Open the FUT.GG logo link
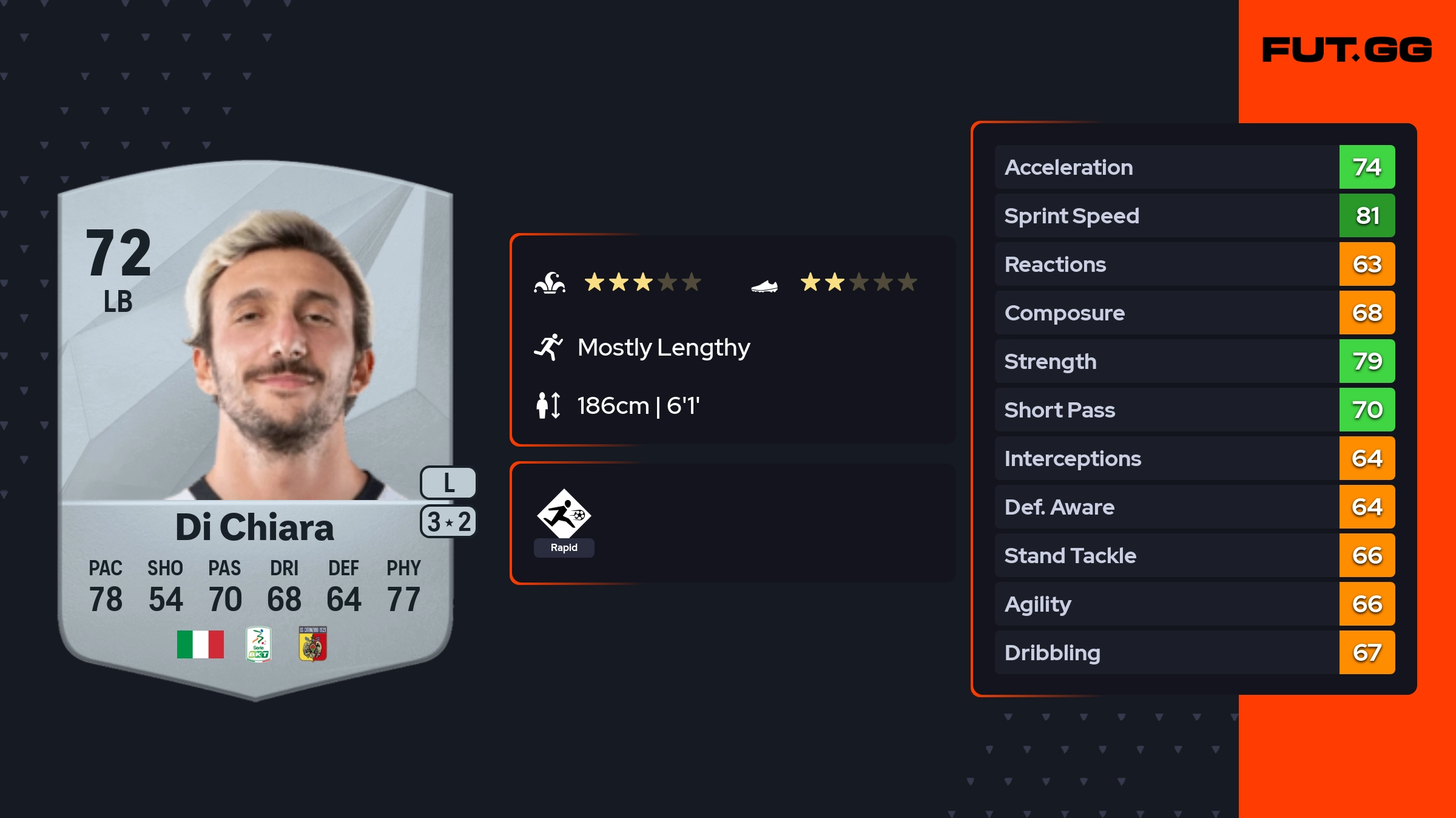 pyautogui.click(x=1347, y=50)
